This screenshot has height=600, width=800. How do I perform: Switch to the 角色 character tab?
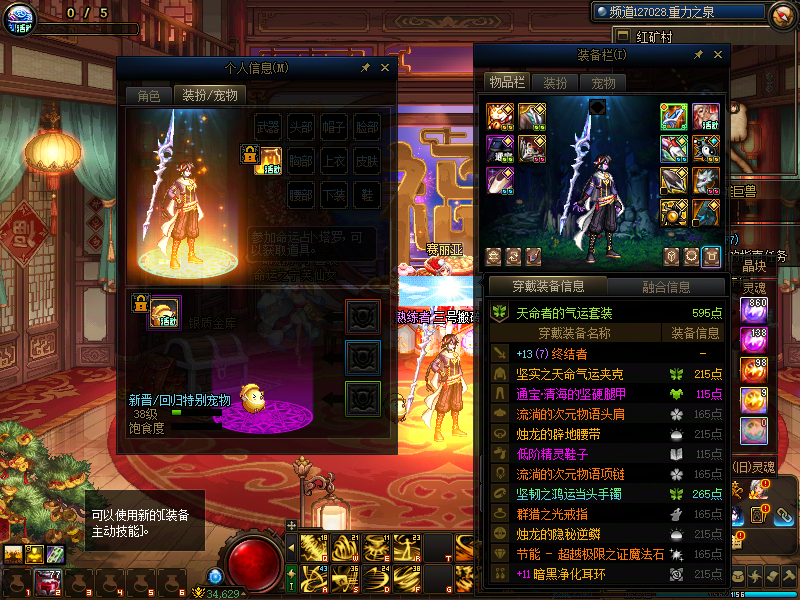click(x=148, y=96)
